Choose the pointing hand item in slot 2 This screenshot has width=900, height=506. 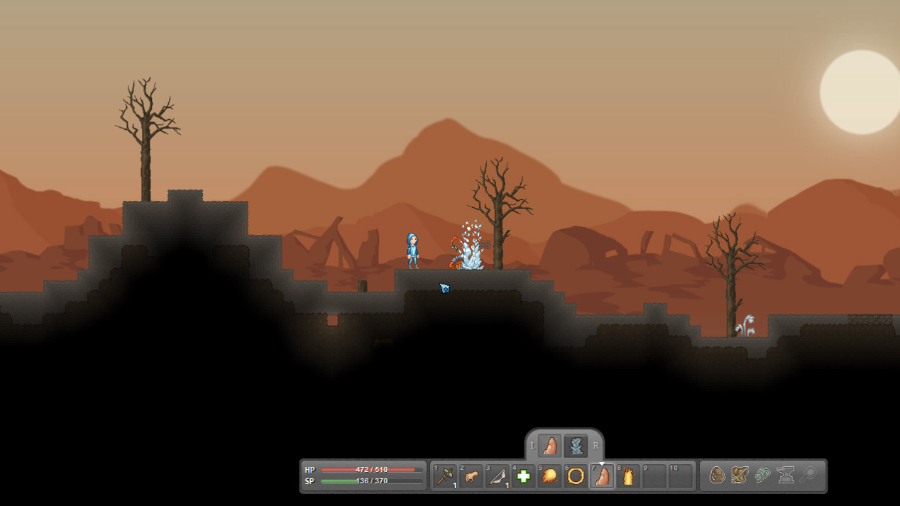pyautogui.click(x=472, y=476)
